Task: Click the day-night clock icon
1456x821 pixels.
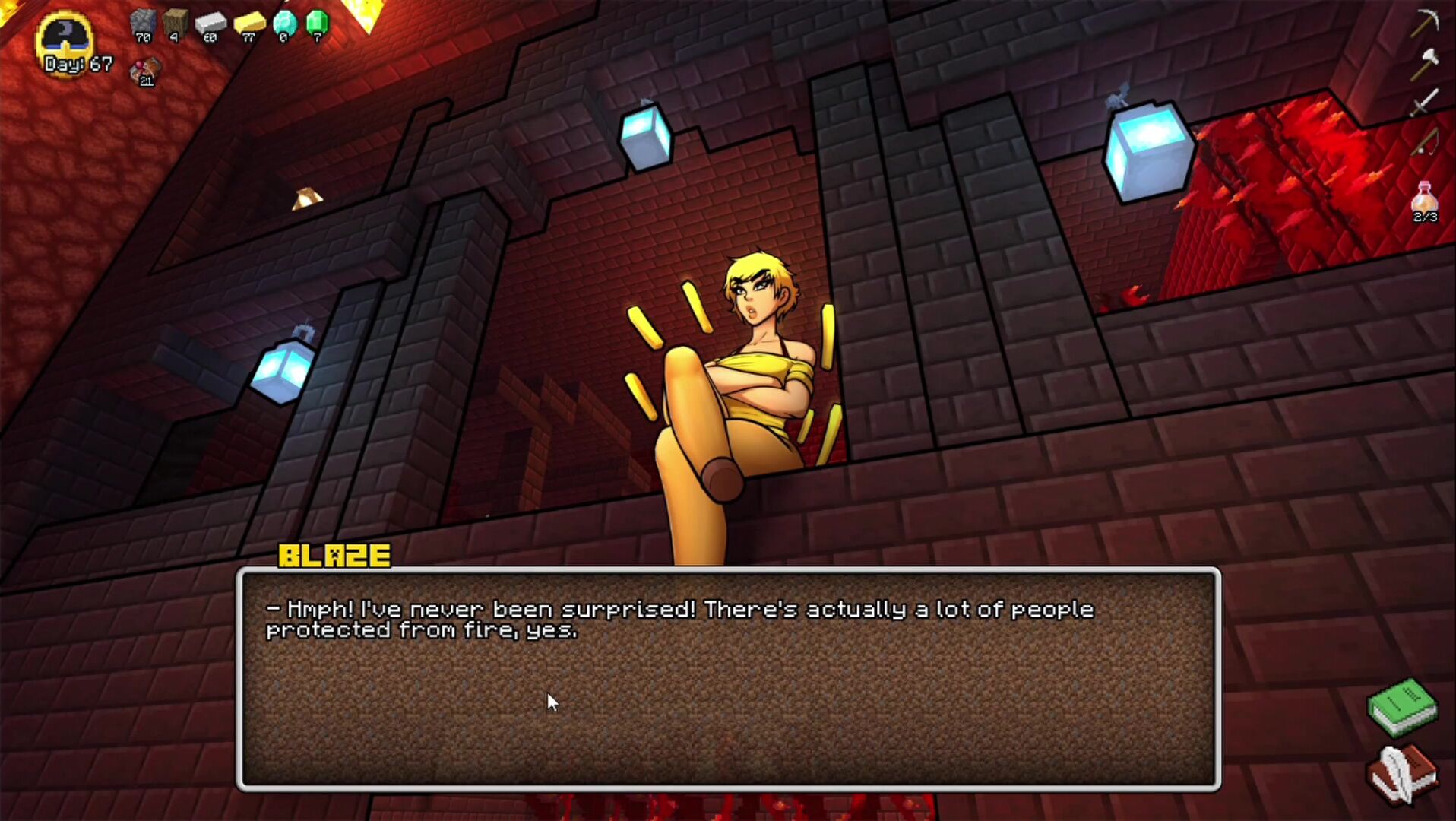Action: 65,40
